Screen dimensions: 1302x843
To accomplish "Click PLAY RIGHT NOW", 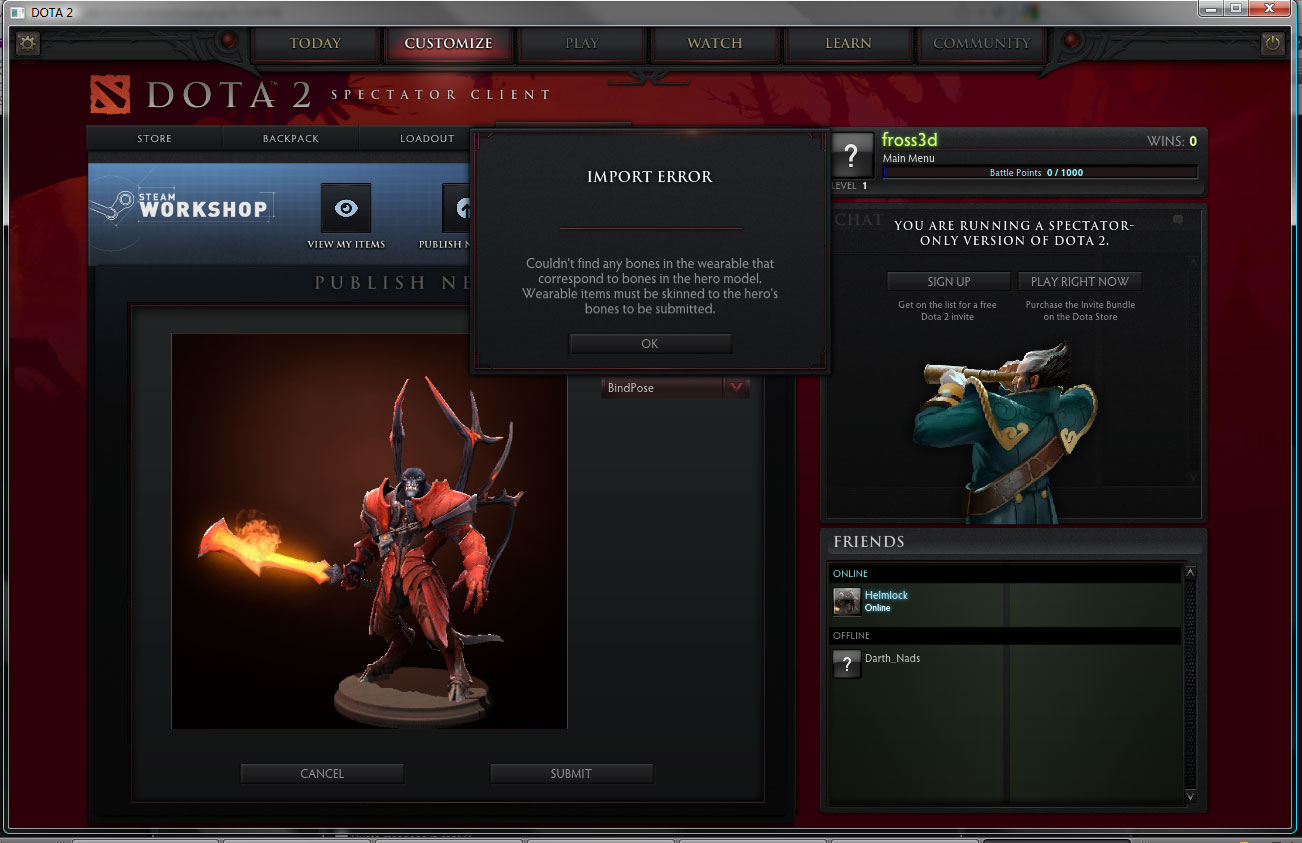I will pyautogui.click(x=1080, y=281).
